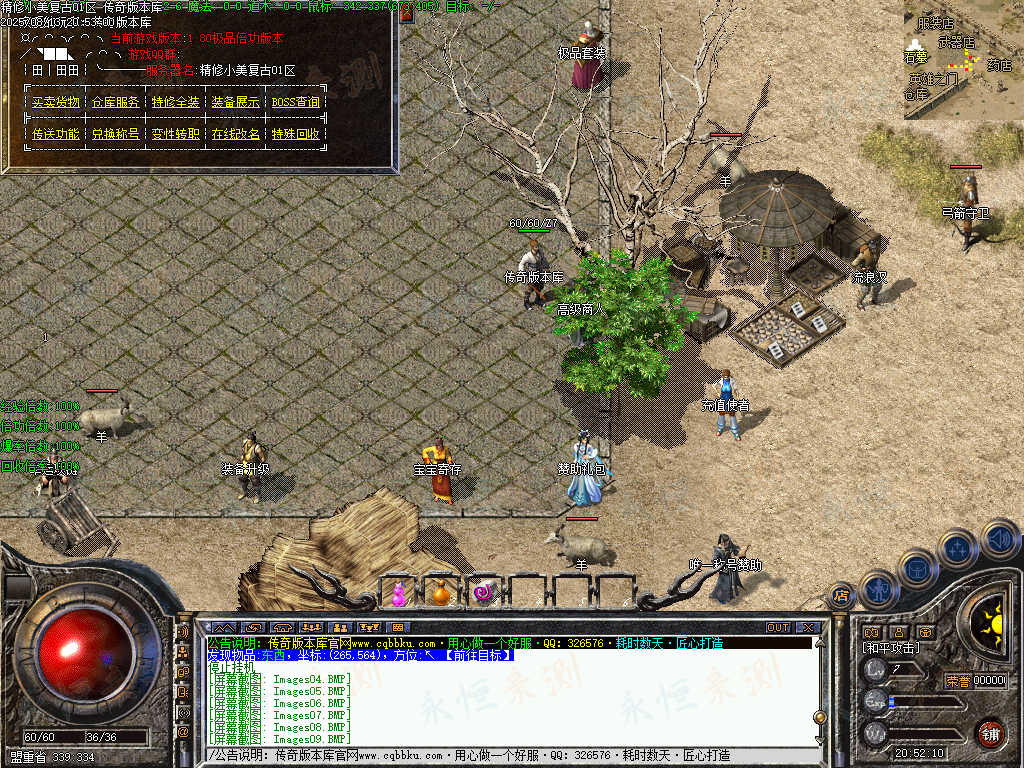Image resolution: width=1024 pixels, height=768 pixels.
Task: Use the orange potion in the belt
Action: click(440, 593)
